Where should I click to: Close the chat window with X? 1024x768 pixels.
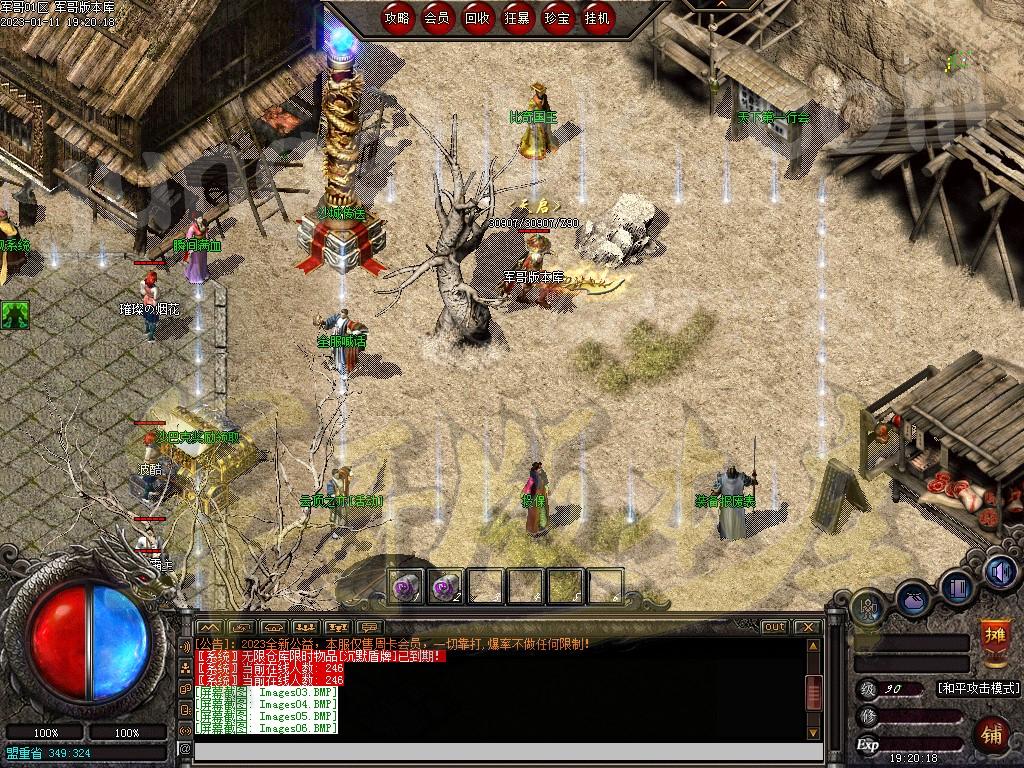pyautogui.click(x=806, y=627)
